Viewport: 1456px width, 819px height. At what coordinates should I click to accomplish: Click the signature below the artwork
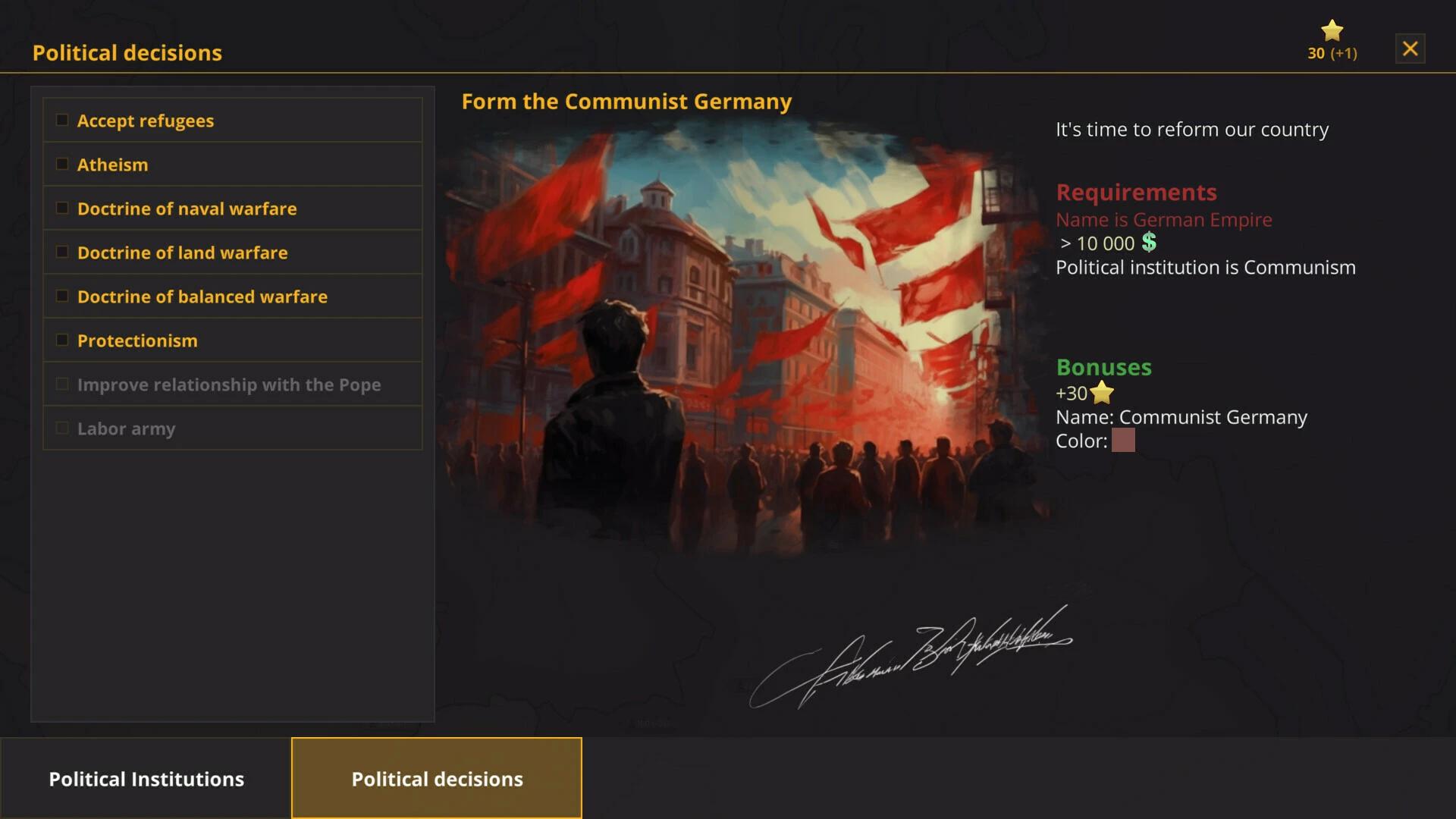tap(910, 645)
